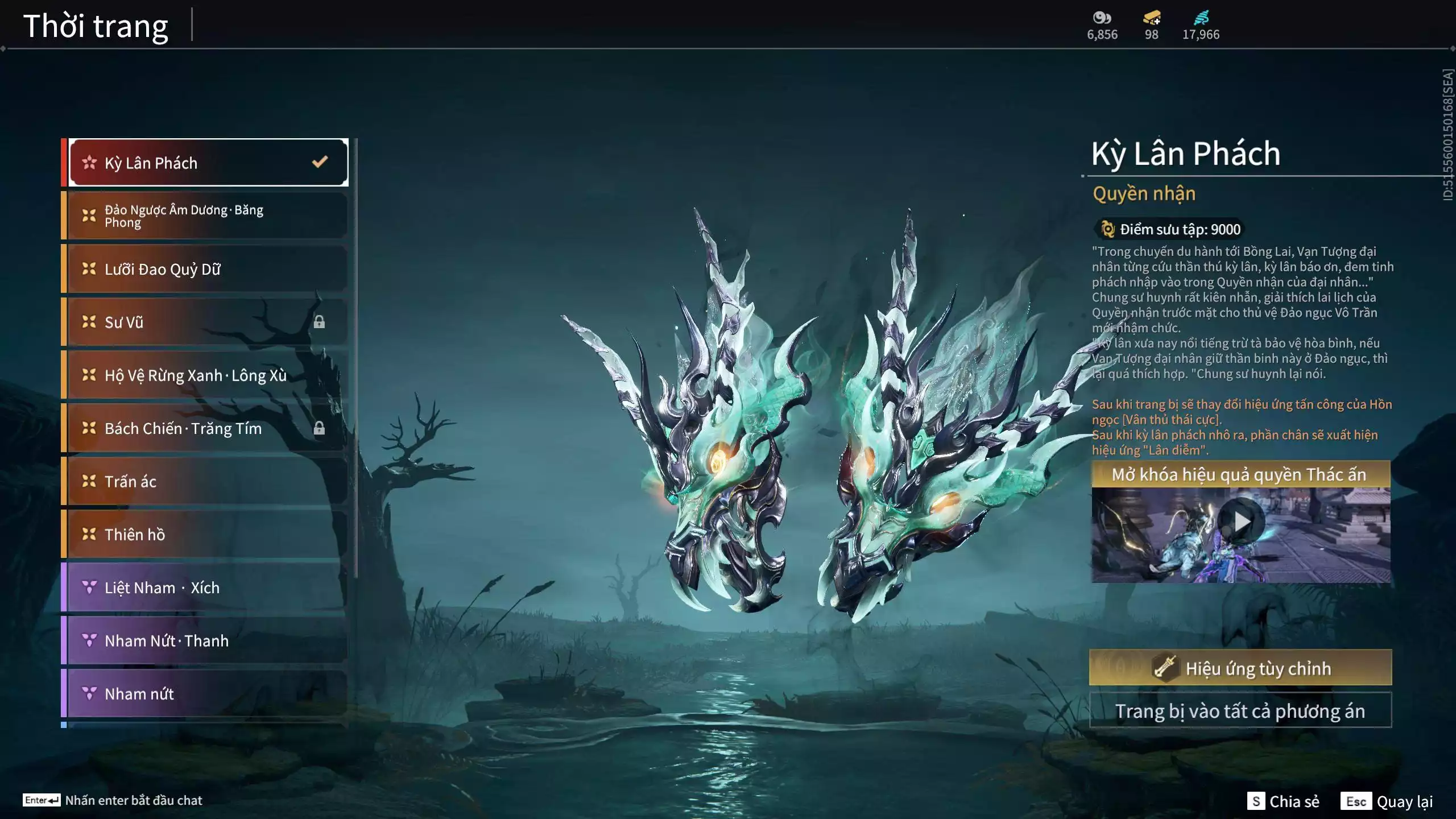
Task: Select Hộ Vệ Rừng Xanh · Lông Xù
Action: click(208, 375)
